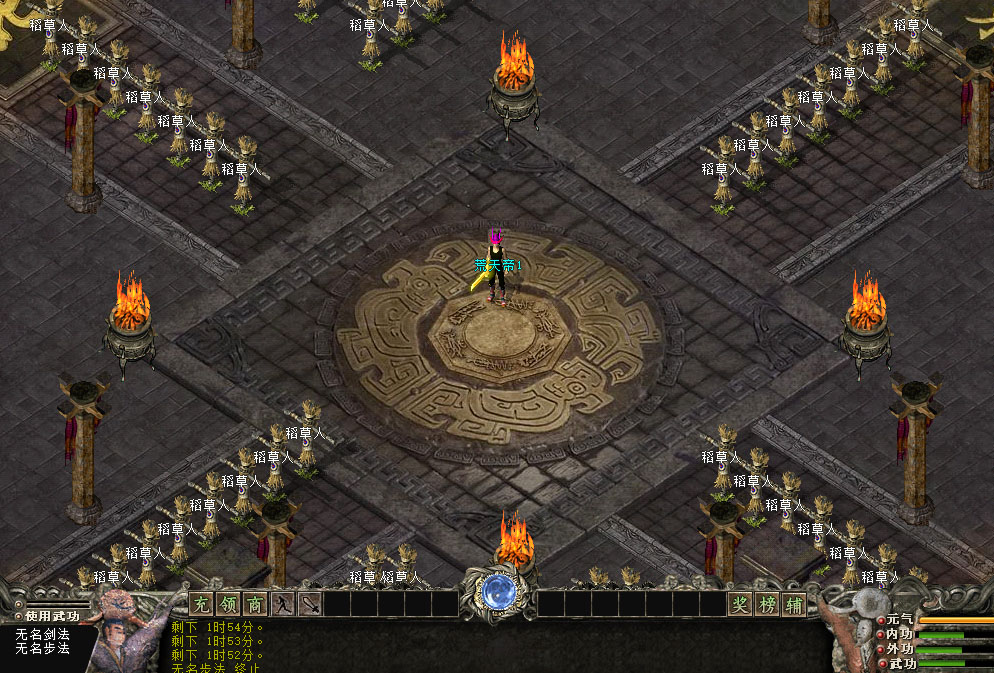Click the 领 claim button
Screen dimensions: 994x673
(228, 604)
